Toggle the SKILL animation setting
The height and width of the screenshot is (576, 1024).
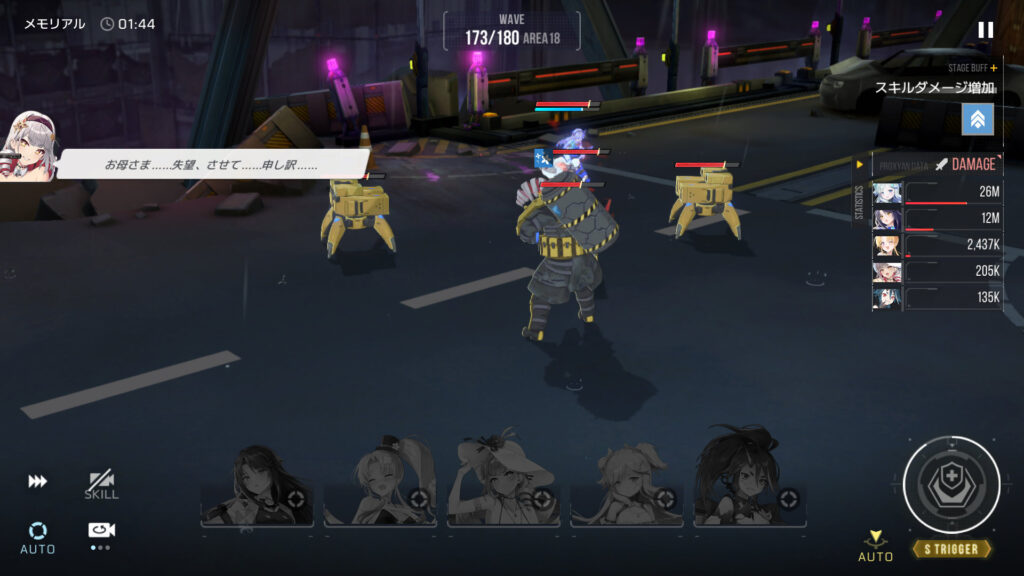point(101,485)
